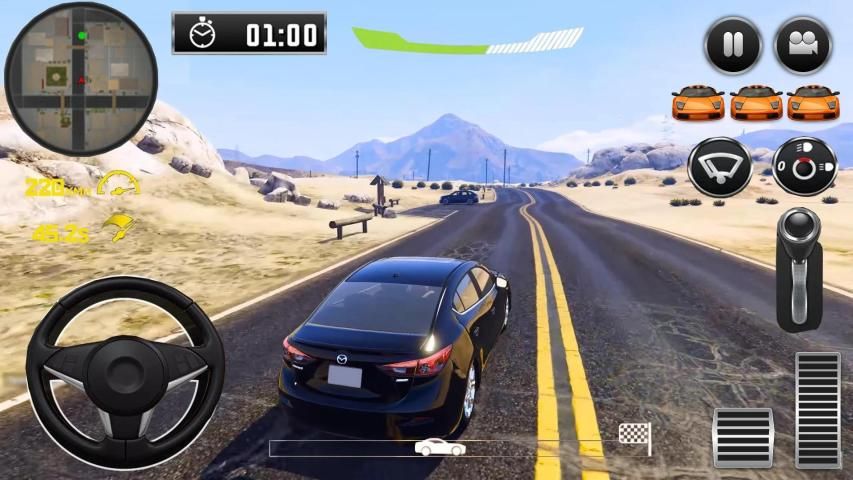Step on the tall gas pedal
Screen dimensions: 853x480
(818, 410)
